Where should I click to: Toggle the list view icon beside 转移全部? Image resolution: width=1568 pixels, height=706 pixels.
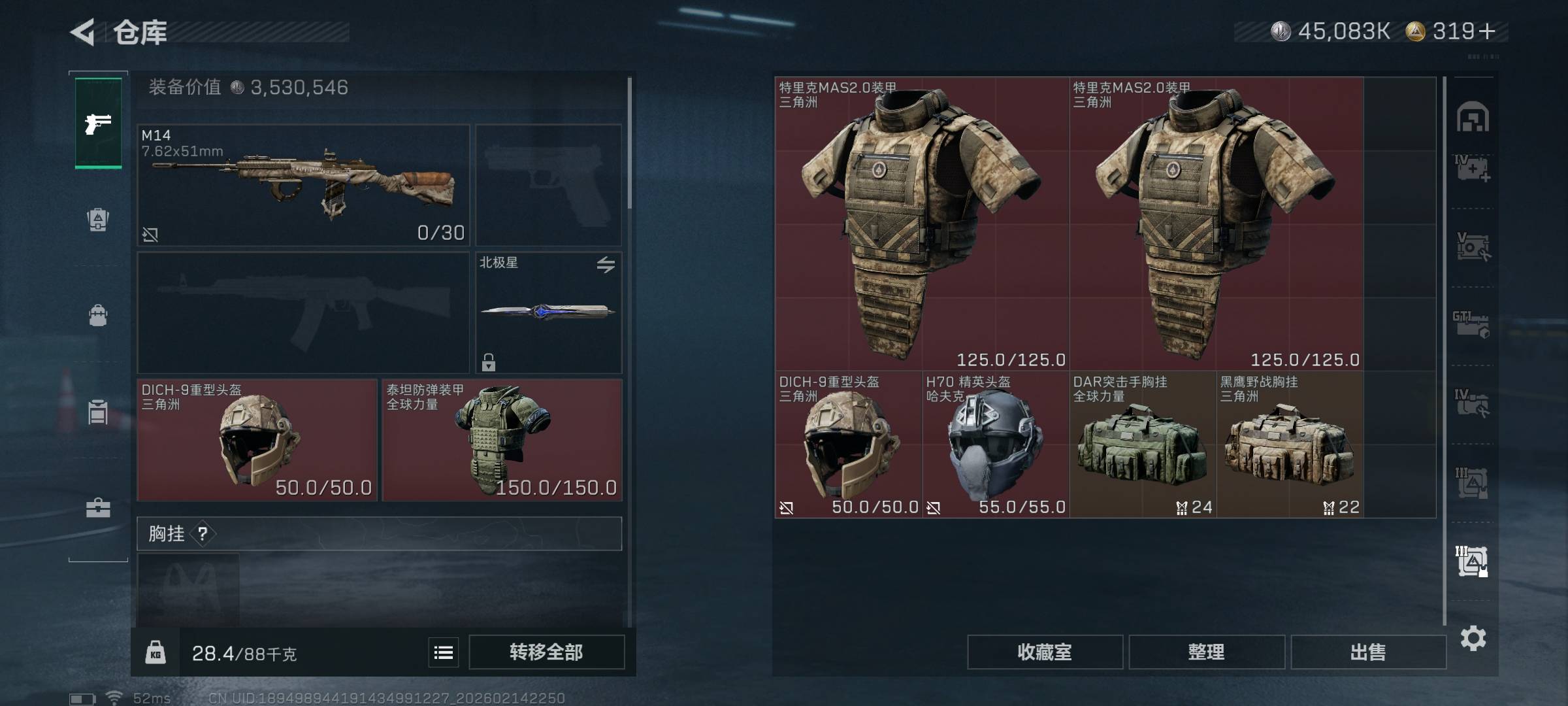click(x=444, y=652)
